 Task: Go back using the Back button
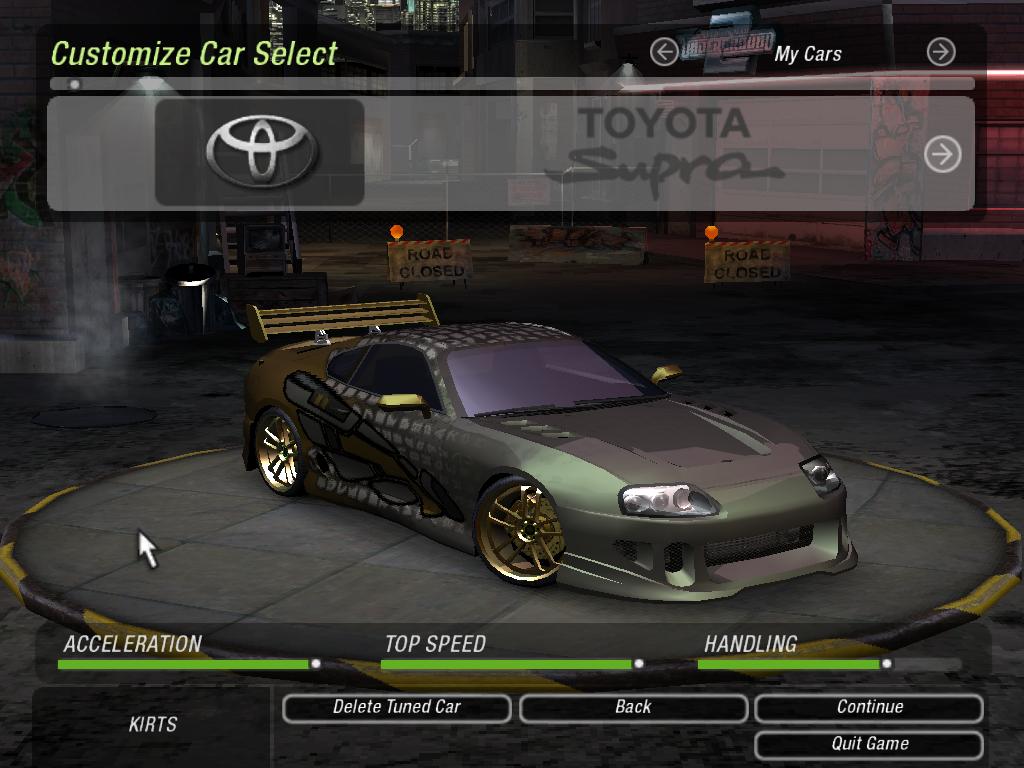pos(633,708)
